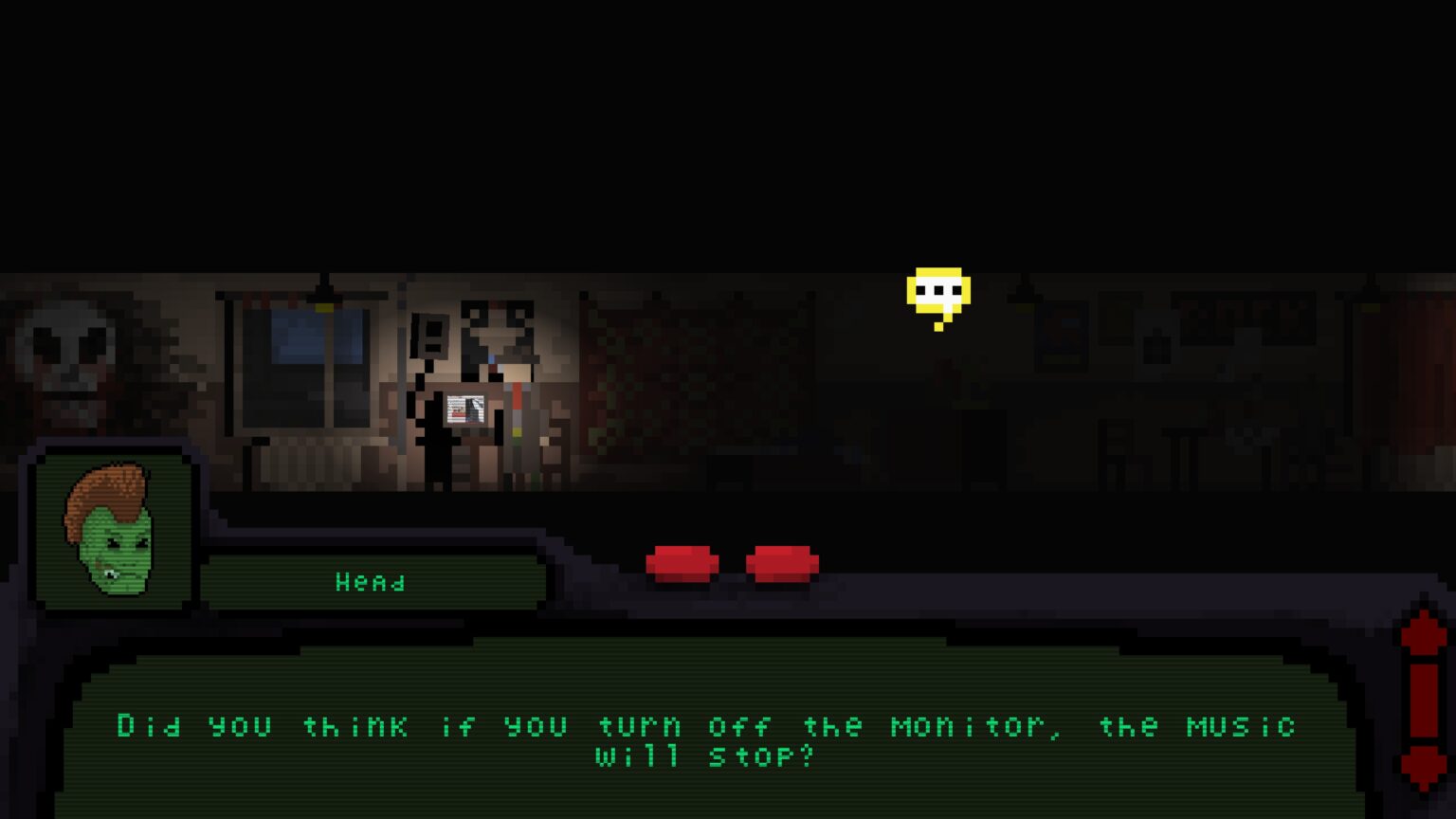The height and width of the screenshot is (819, 1456).
Task: Click the window showing the night sky
Action: [294, 360]
